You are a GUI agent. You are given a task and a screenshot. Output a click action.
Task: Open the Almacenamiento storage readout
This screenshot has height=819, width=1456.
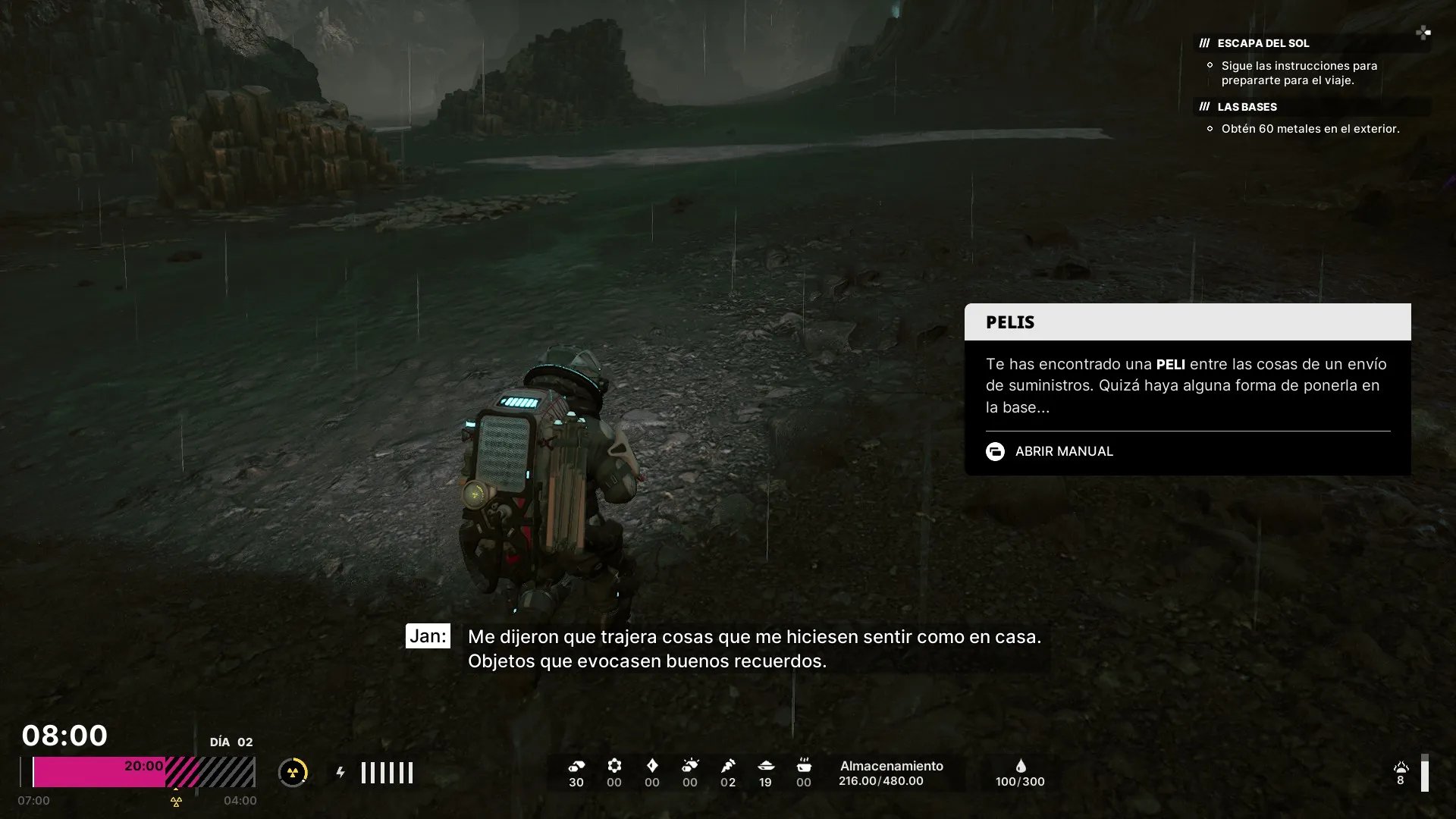tap(891, 773)
